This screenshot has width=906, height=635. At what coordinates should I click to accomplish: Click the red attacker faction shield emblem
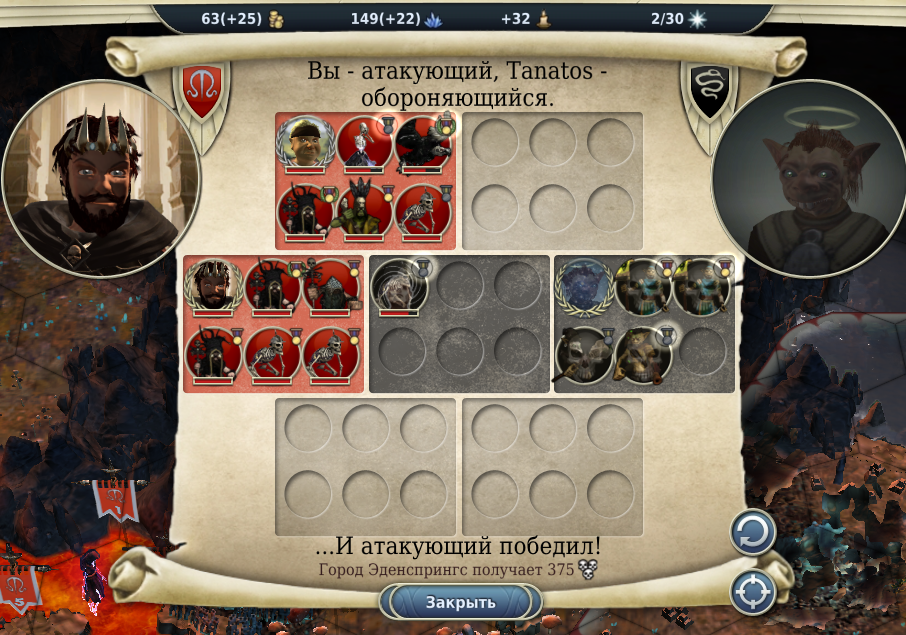202,90
